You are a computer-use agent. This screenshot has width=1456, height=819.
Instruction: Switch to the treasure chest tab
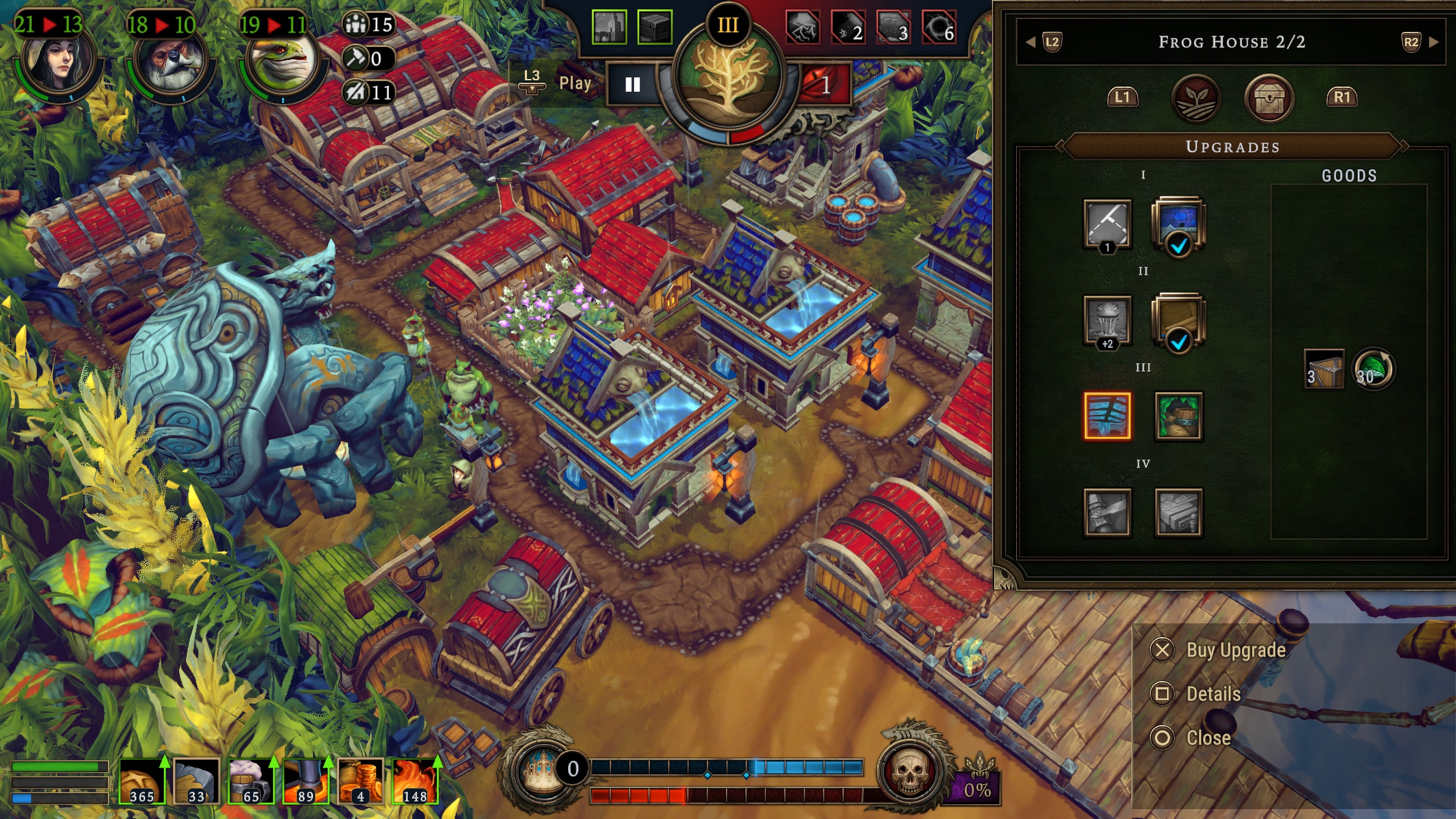[x=1269, y=98]
